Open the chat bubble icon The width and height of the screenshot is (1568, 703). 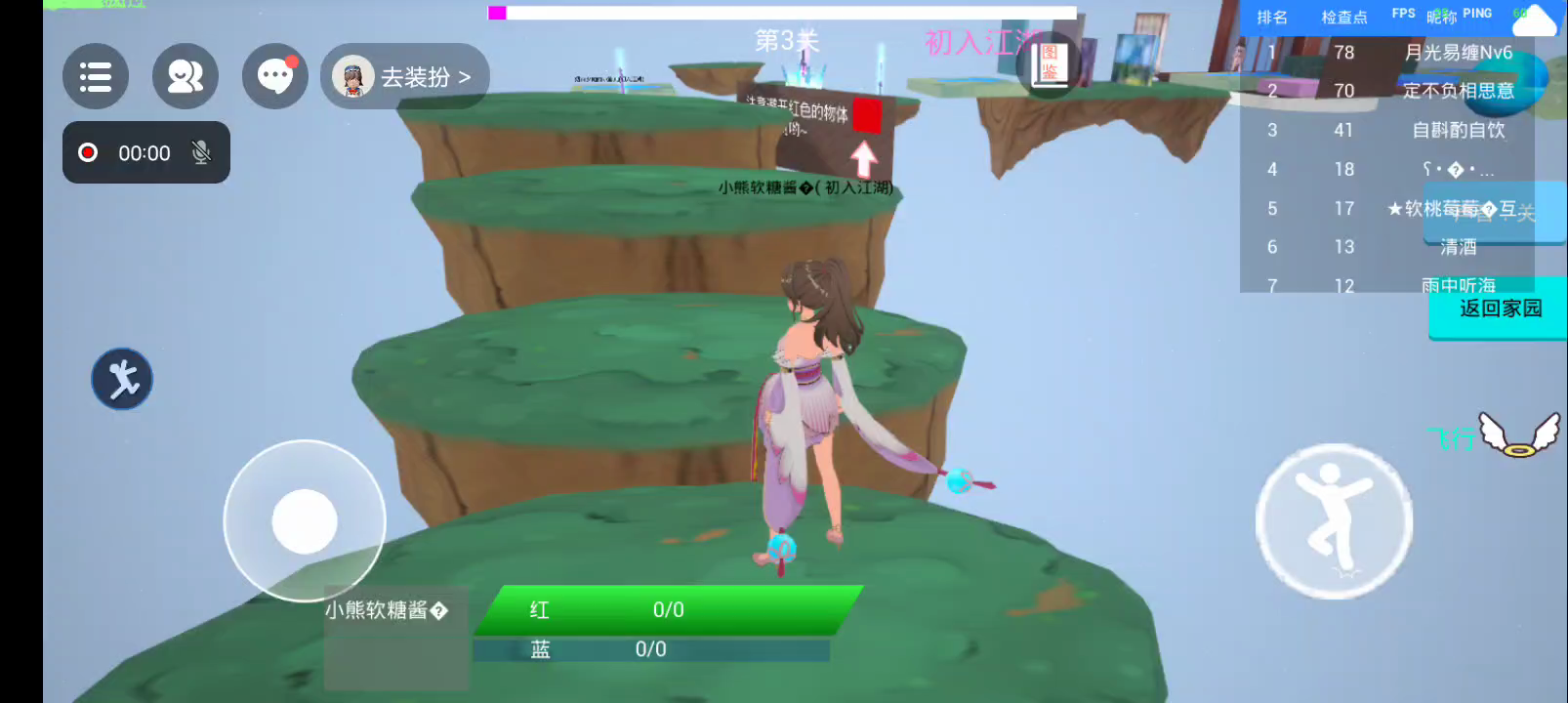(x=275, y=76)
